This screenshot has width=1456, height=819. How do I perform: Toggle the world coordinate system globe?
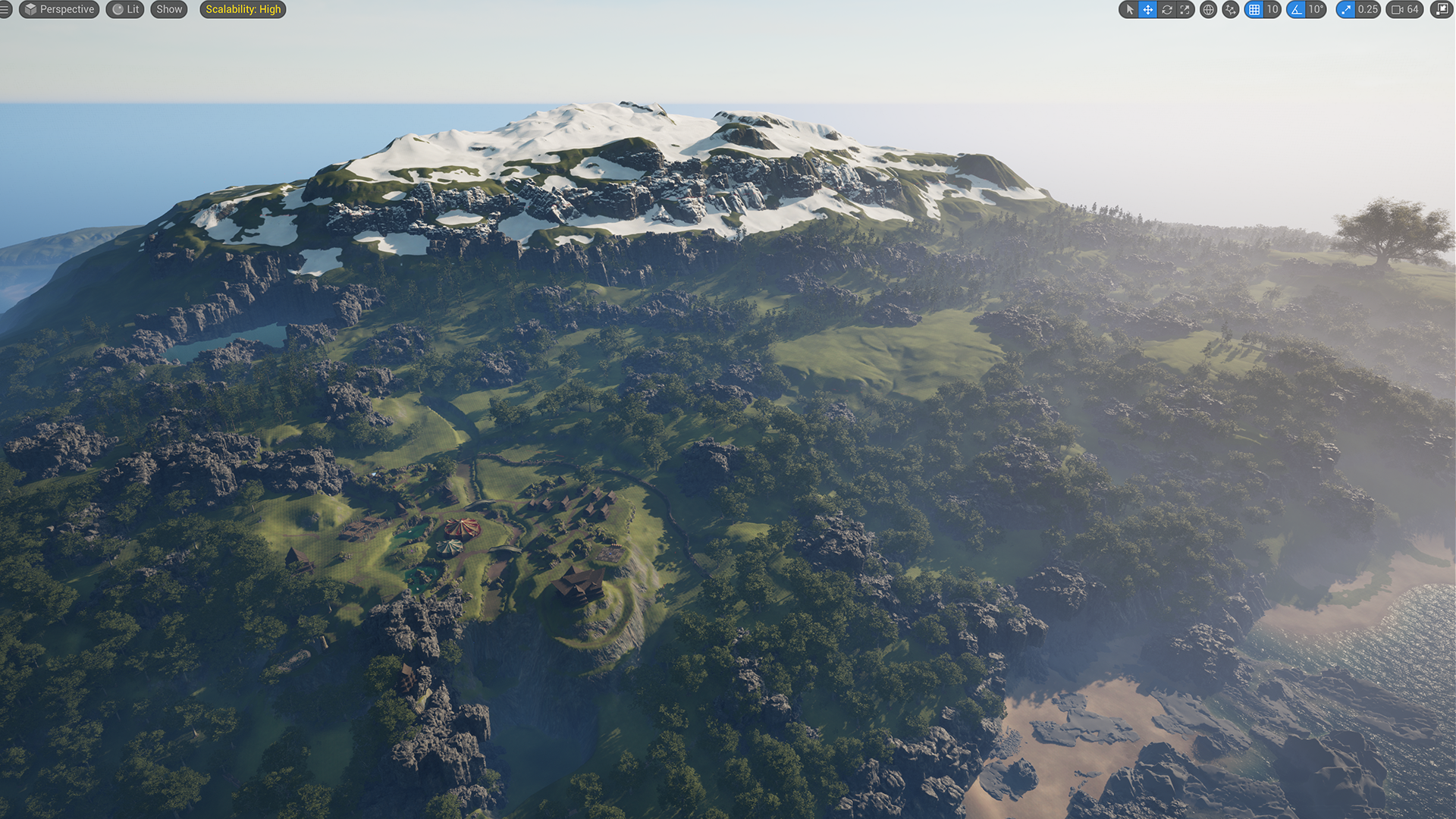1209,10
